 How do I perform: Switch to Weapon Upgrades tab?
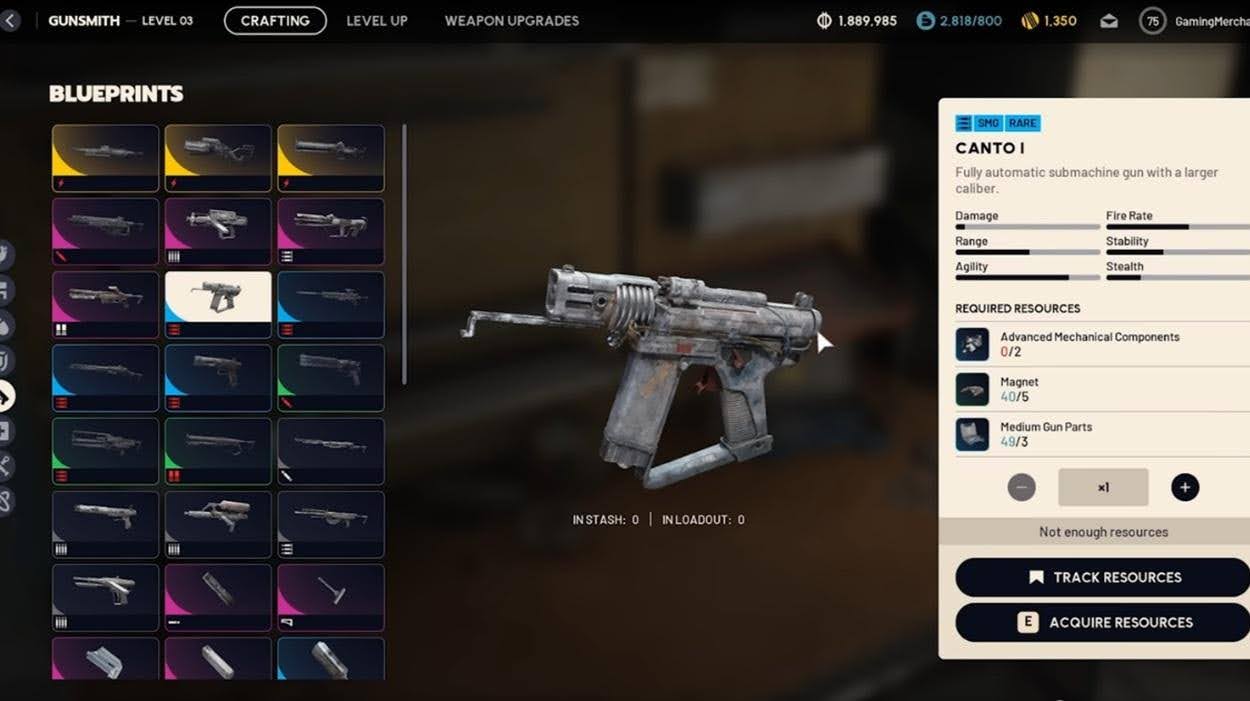pyautogui.click(x=511, y=20)
